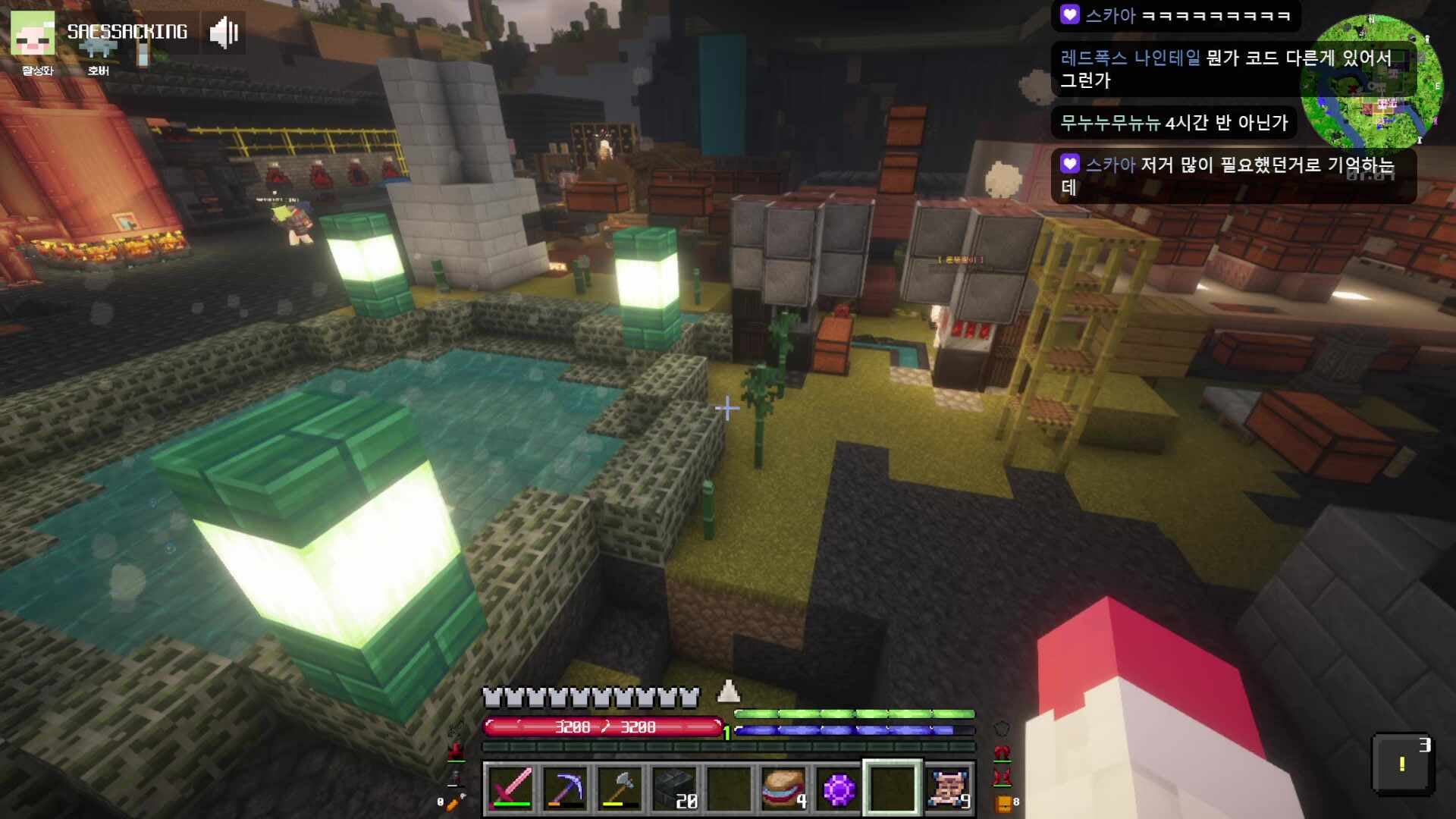This screenshot has width=1456, height=819.
Task: Pick the sandwich food item slot
Action: click(784, 789)
